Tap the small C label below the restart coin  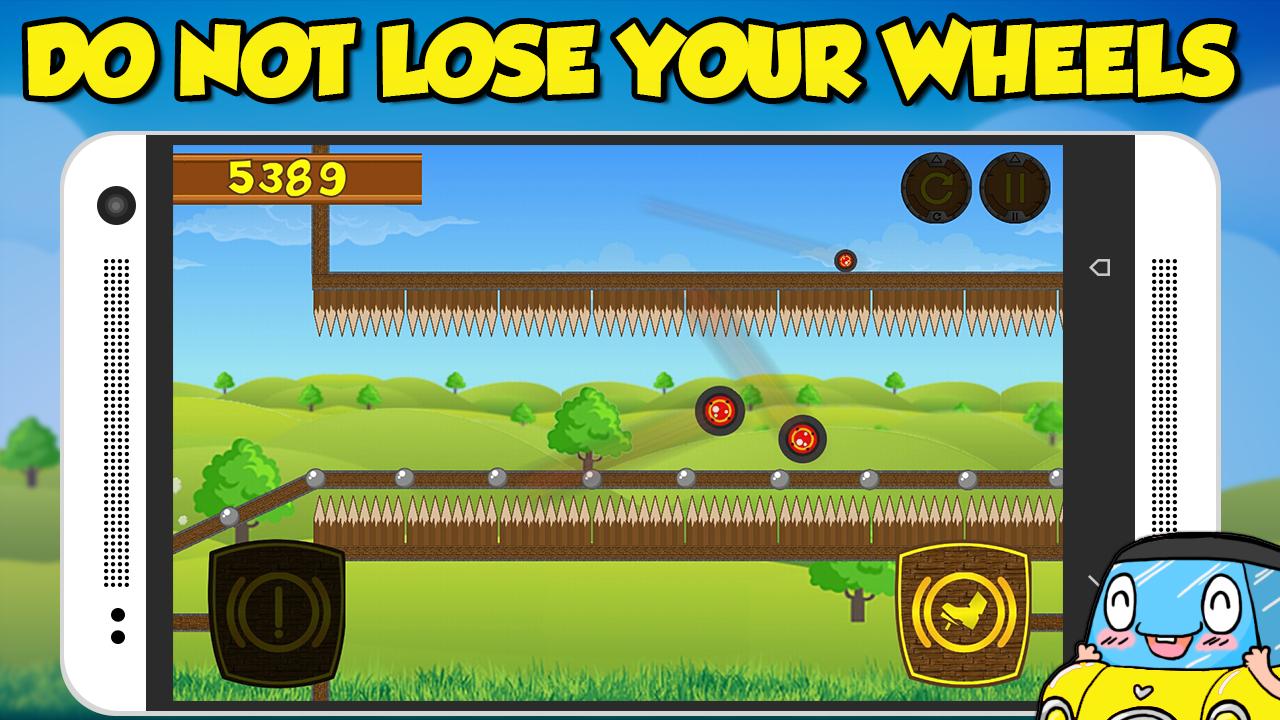[936, 215]
